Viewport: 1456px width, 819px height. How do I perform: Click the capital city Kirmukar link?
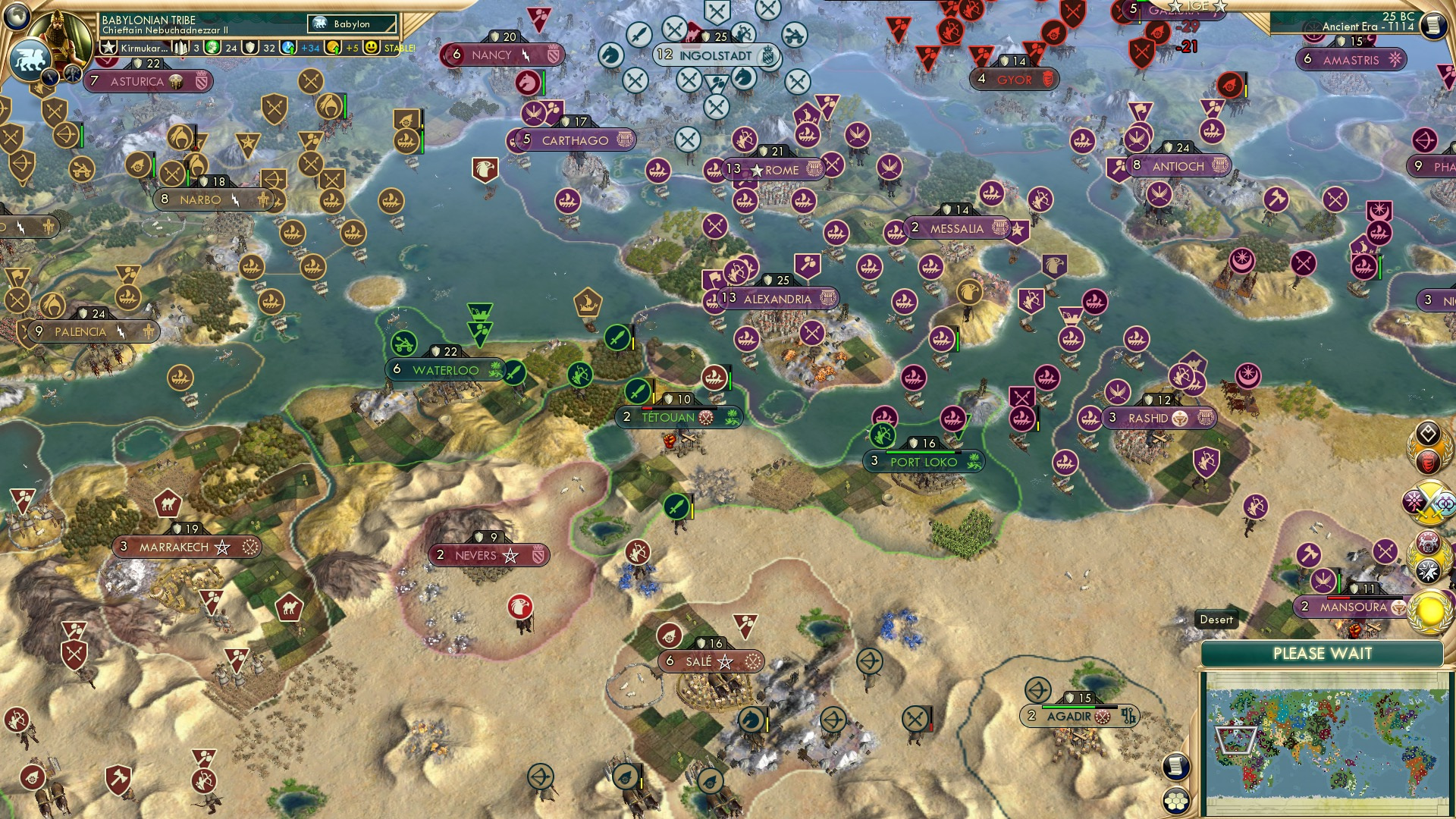[144, 48]
